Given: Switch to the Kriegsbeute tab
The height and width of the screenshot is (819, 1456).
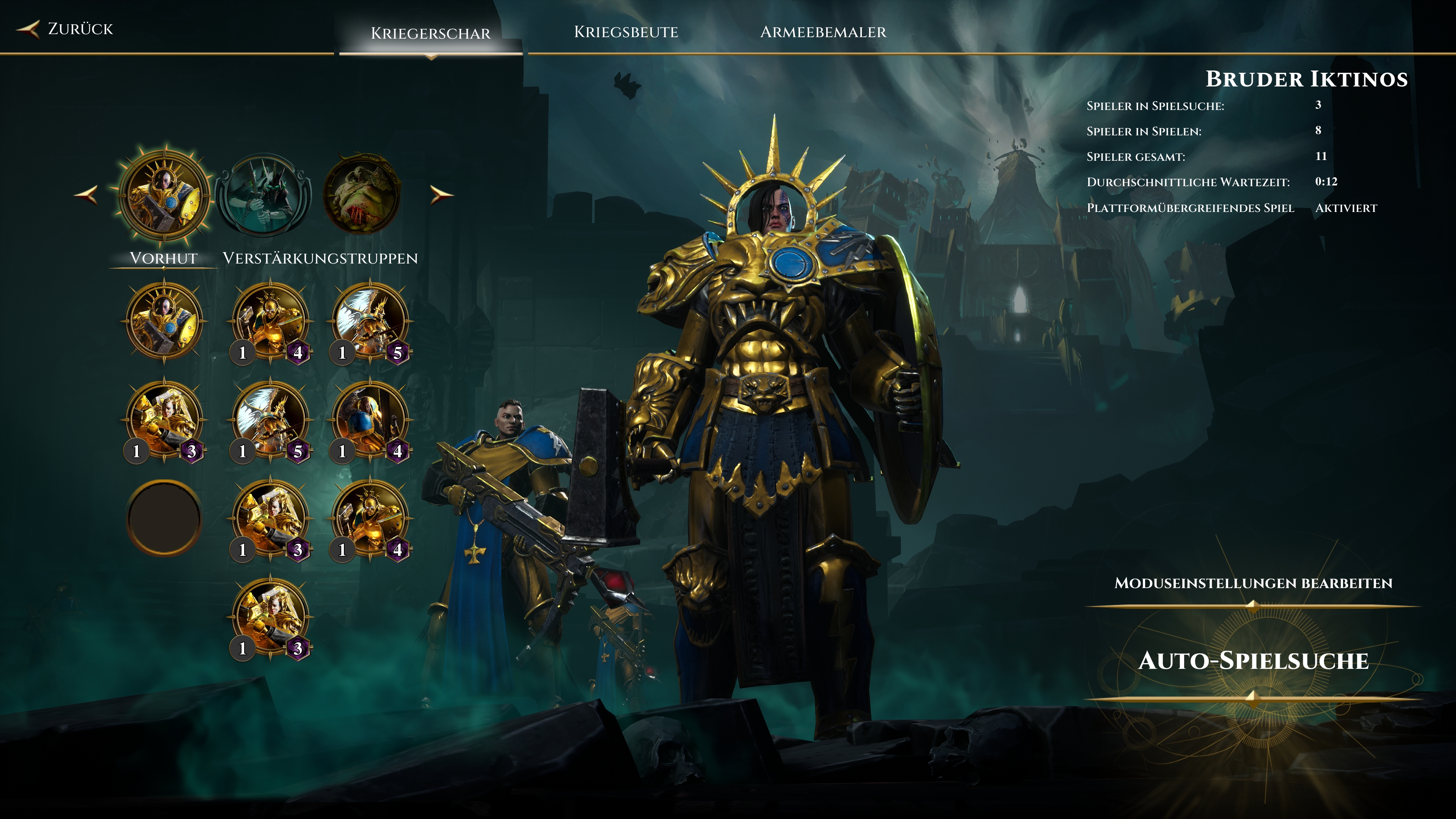Looking at the screenshot, I should (x=626, y=32).
